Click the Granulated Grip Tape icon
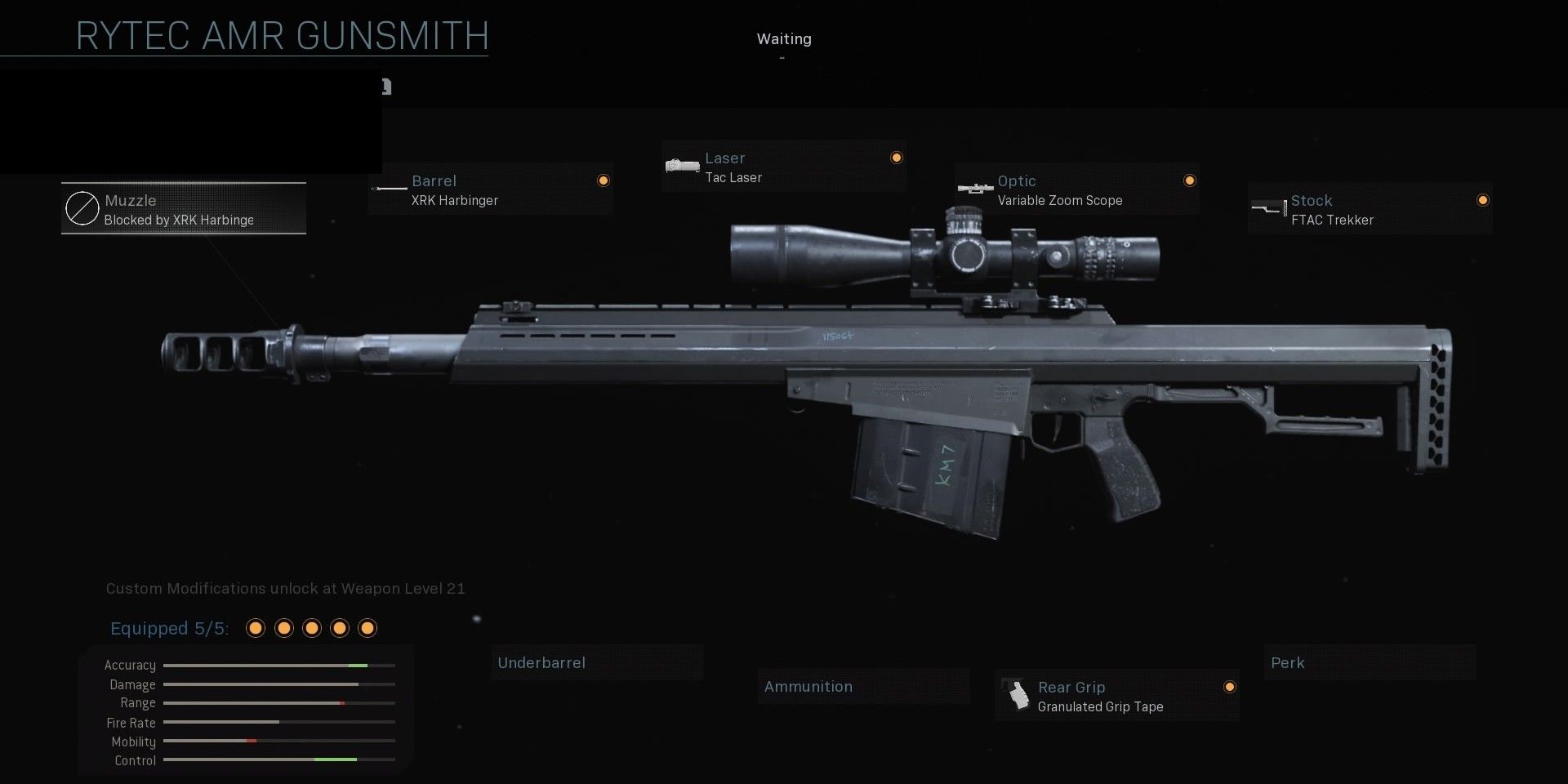Viewport: 1568px width, 784px height. point(1017,695)
